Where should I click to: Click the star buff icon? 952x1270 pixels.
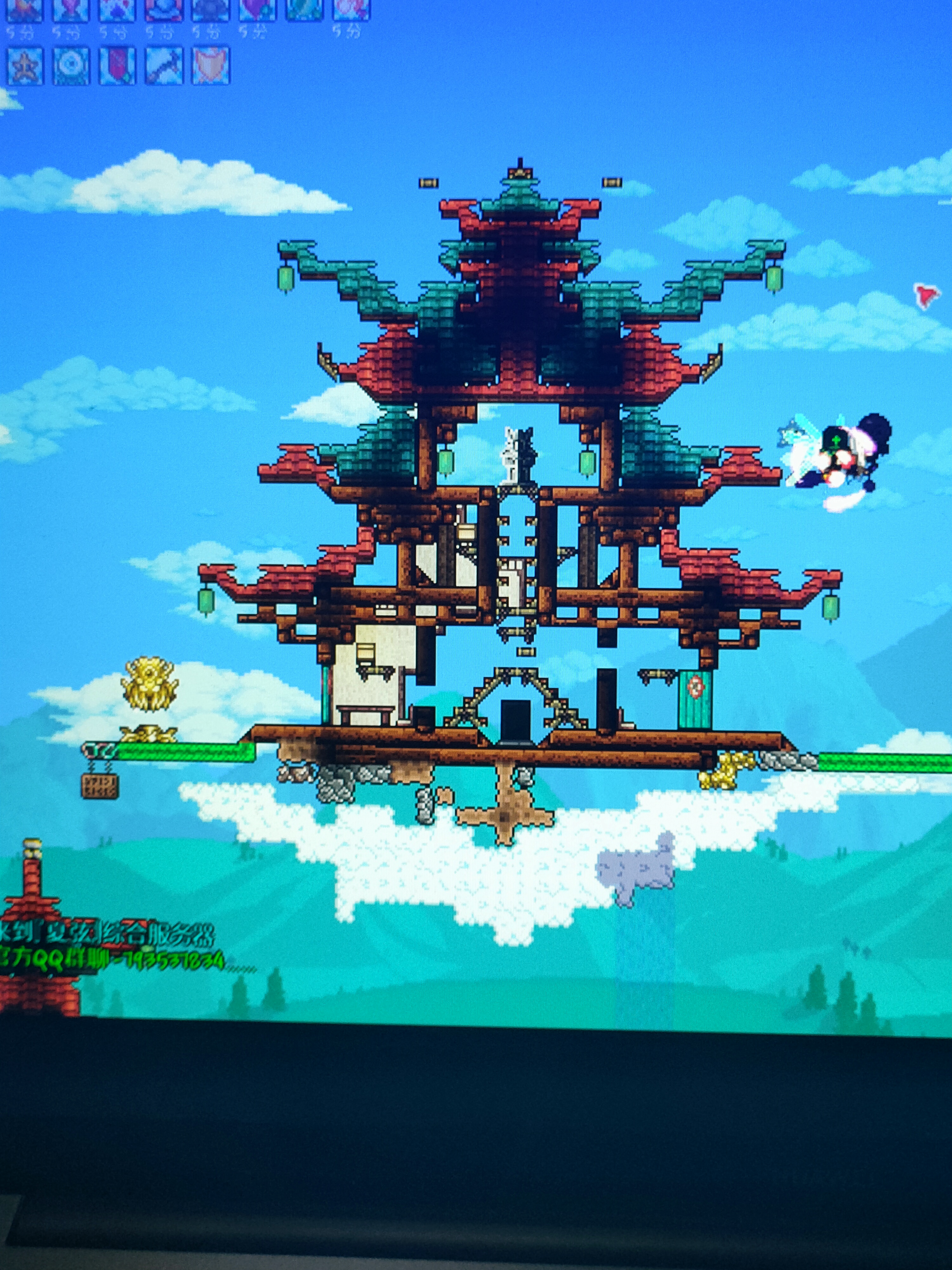click(25, 66)
